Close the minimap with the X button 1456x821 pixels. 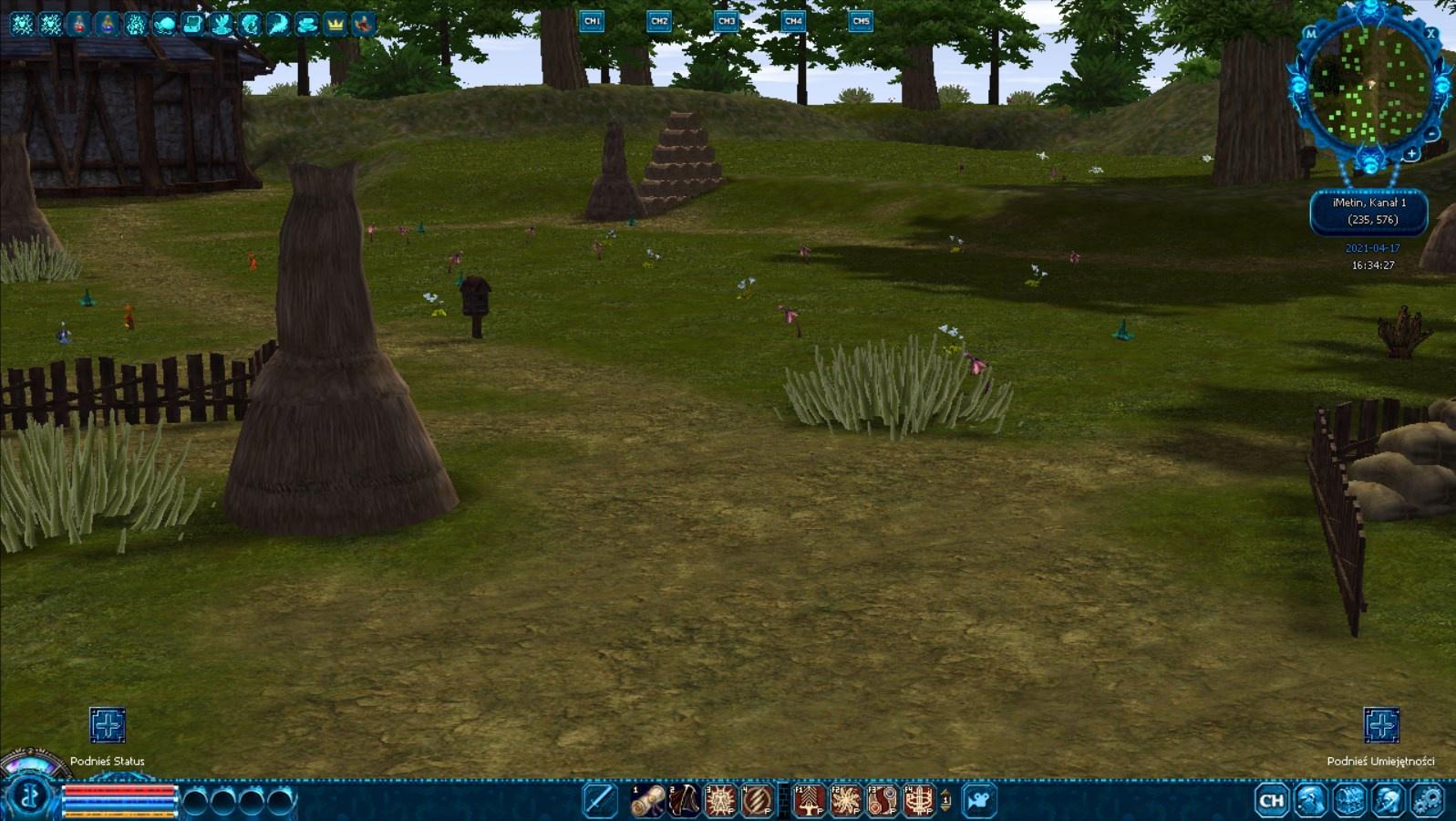pyautogui.click(x=1430, y=34)
